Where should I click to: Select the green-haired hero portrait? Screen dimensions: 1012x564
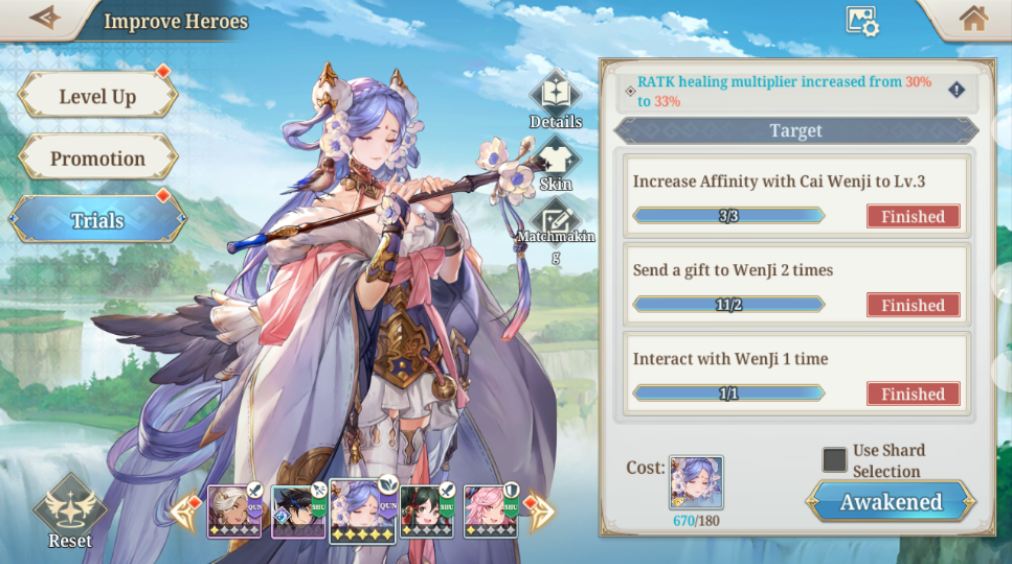(426, 511)
